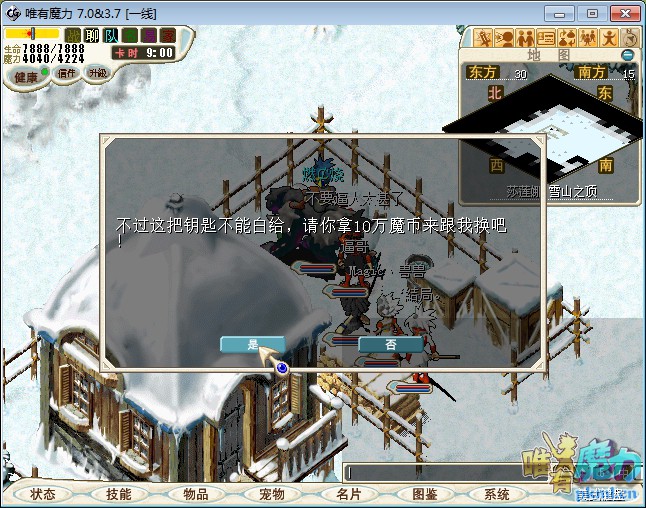The width and height of the screenshot is (646, 508).
Task: Open the 信件 mail button
Action: pyautogui.click(x=67, y=73)
